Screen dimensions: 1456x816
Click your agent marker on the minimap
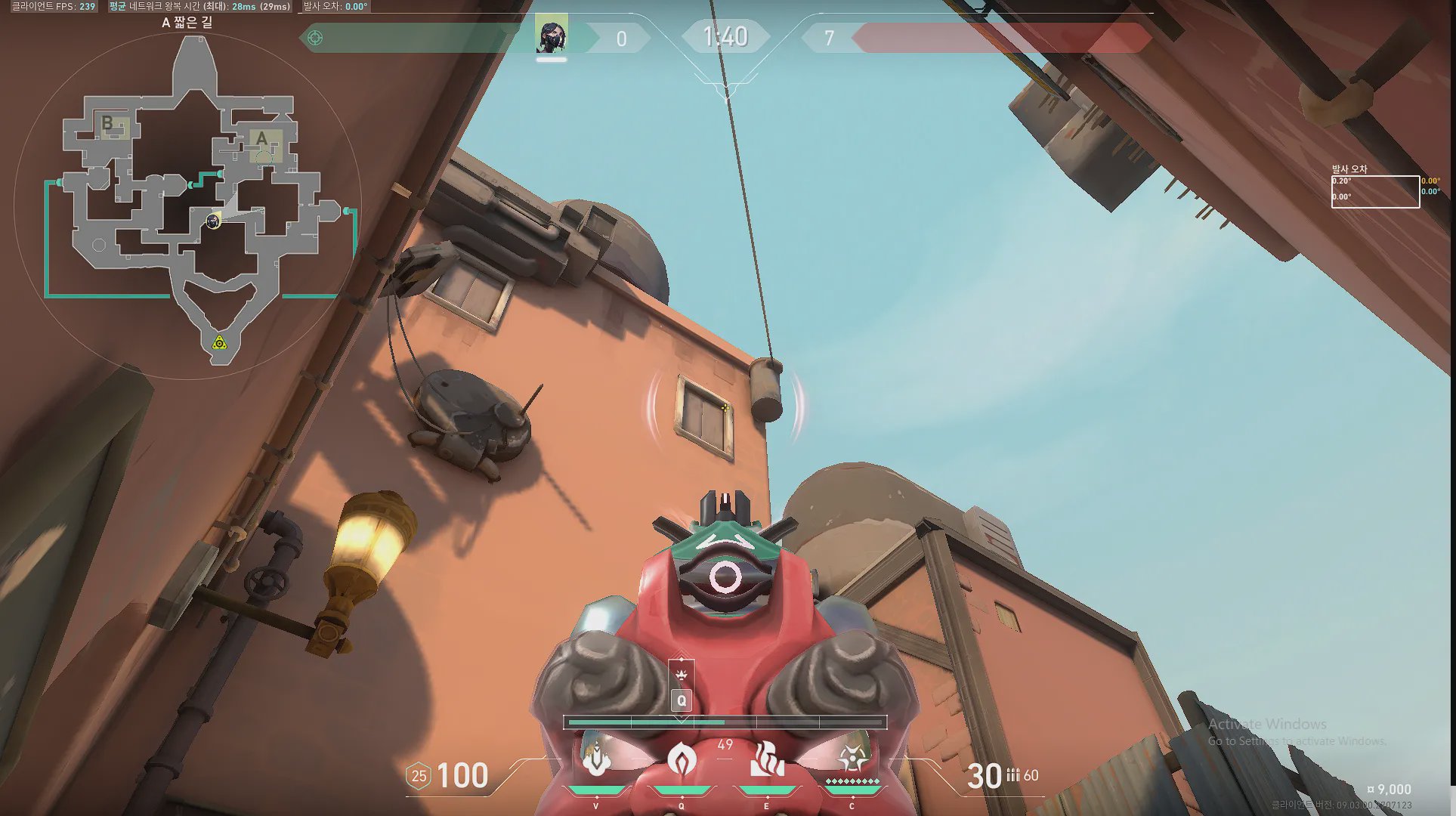click(x=213, y=221)
